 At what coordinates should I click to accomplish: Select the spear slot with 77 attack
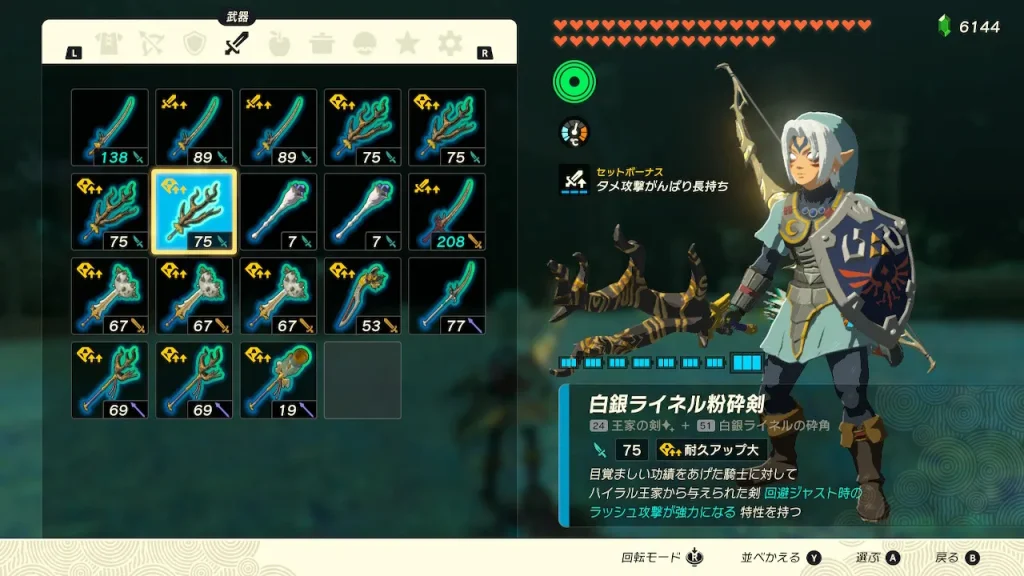pos(447,296)
